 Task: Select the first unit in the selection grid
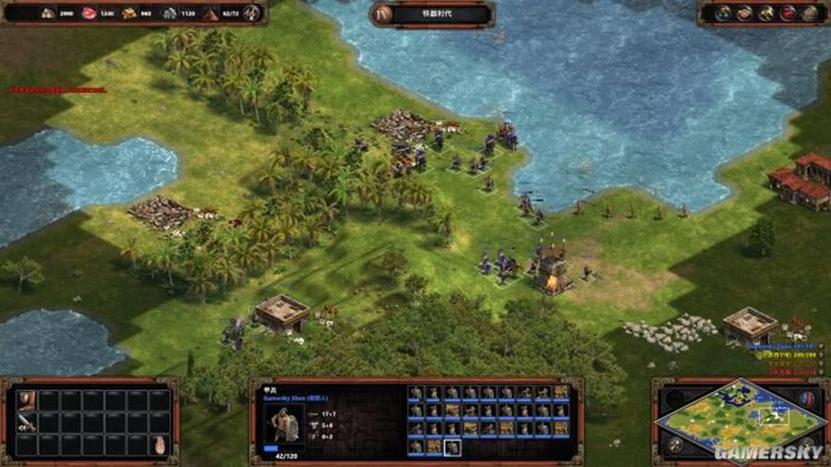point(416,393)
